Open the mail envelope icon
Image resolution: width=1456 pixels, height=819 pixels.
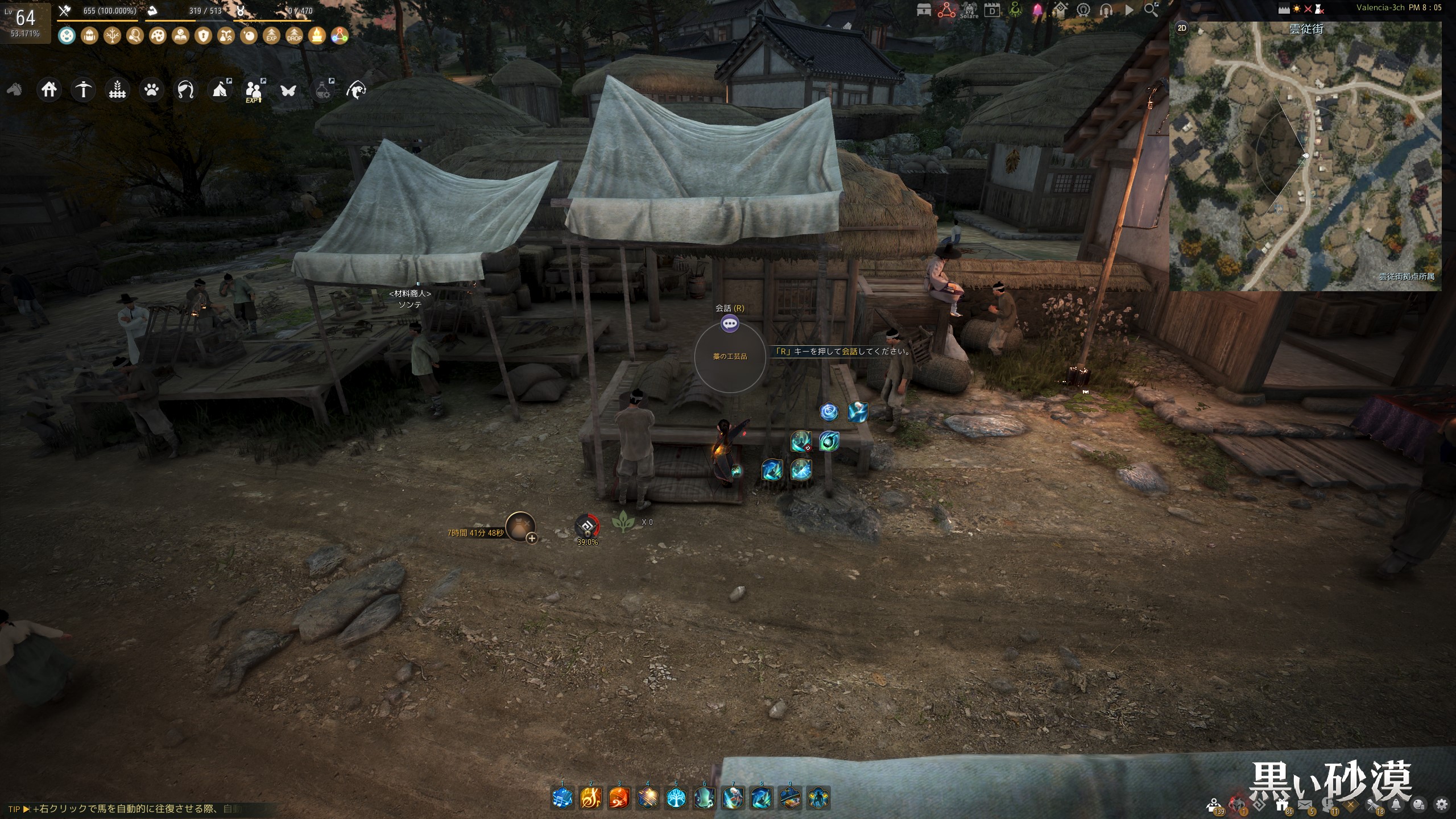(1305, 805)
